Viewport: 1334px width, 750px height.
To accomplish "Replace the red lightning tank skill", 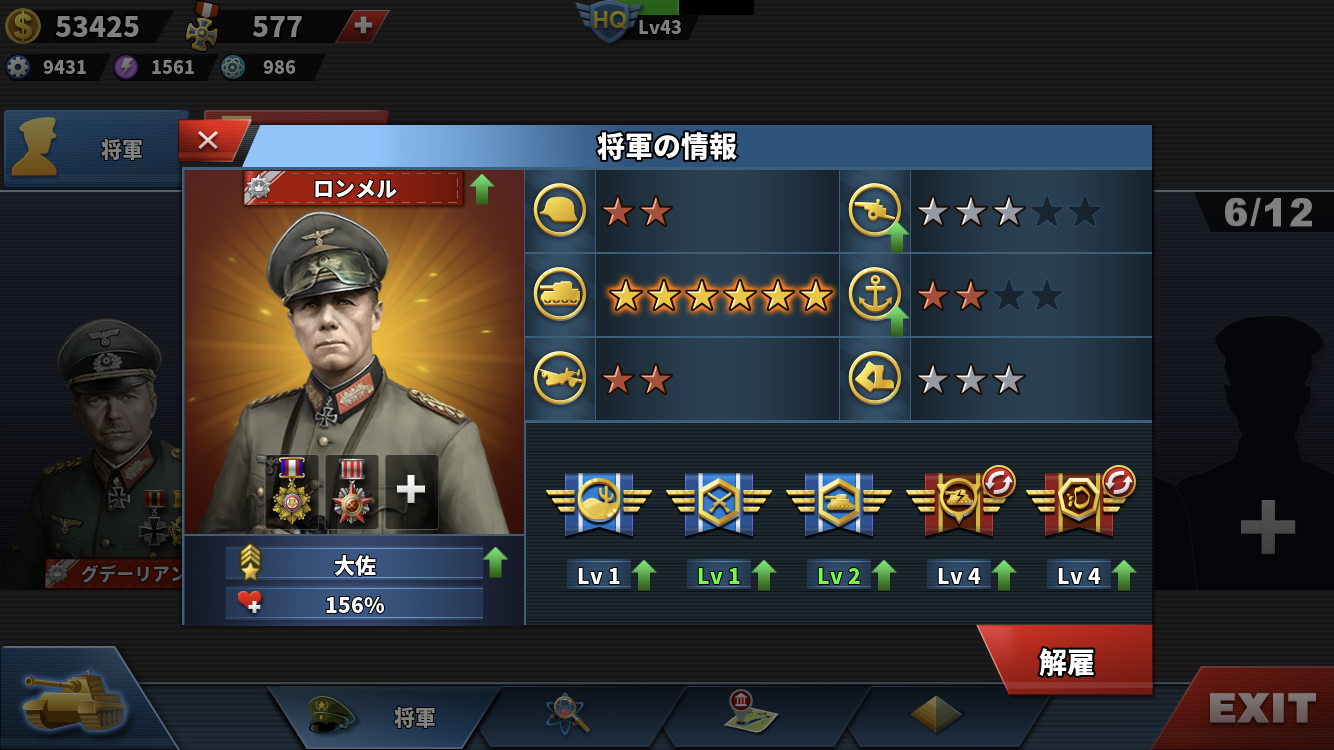I will (999, 482).
